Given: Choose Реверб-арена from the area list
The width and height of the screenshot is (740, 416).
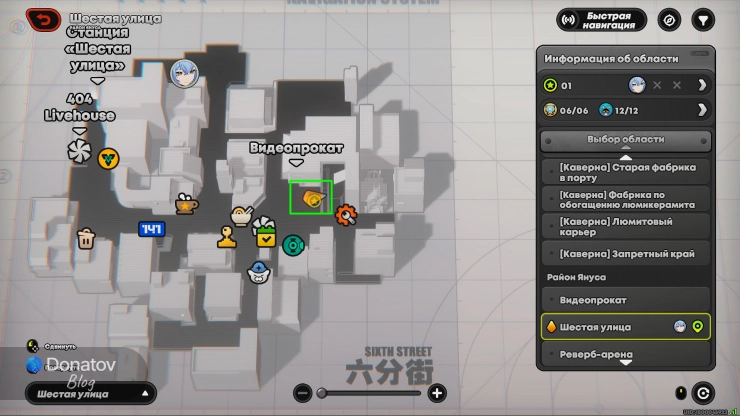Looking at the screenshot, I should point(625,354).
